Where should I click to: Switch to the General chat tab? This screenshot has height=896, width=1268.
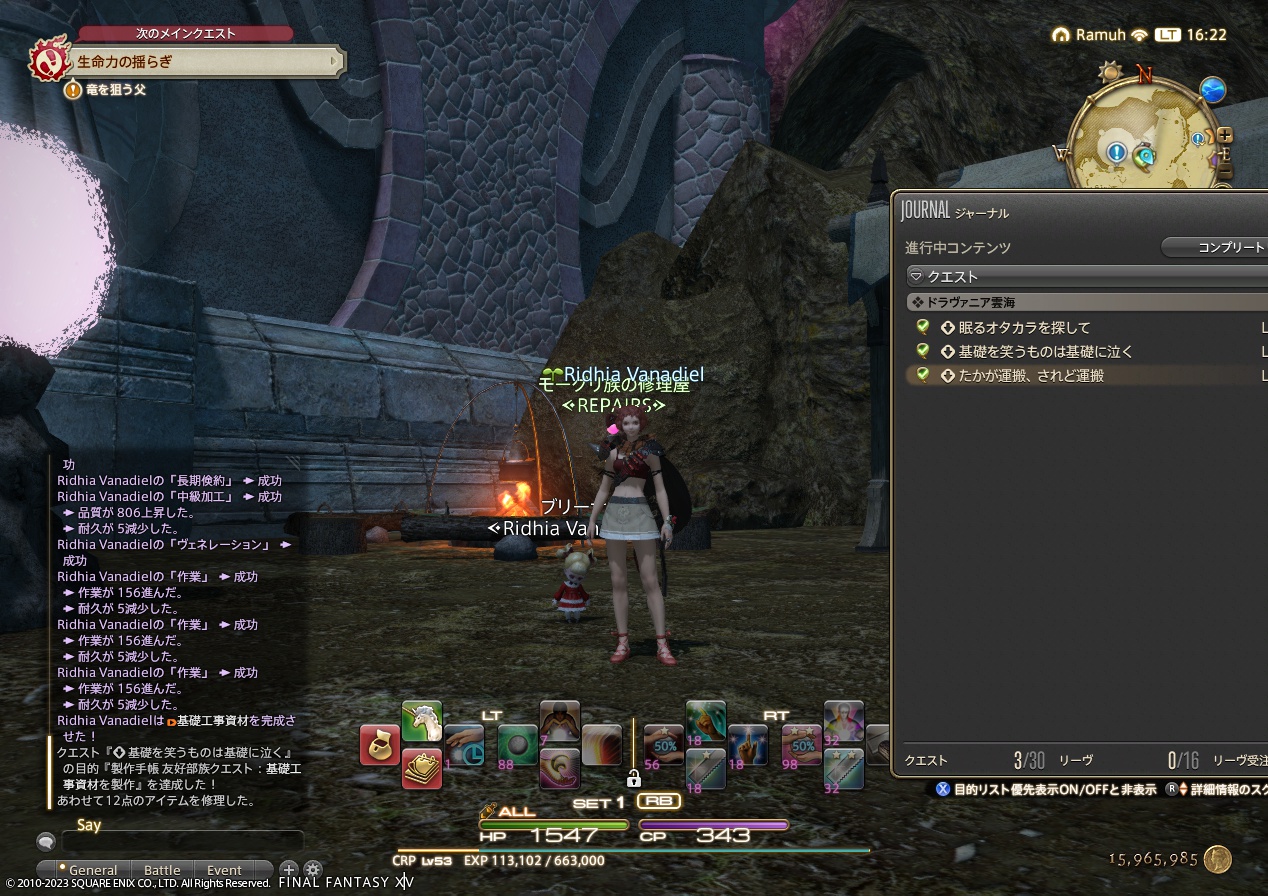91,870
